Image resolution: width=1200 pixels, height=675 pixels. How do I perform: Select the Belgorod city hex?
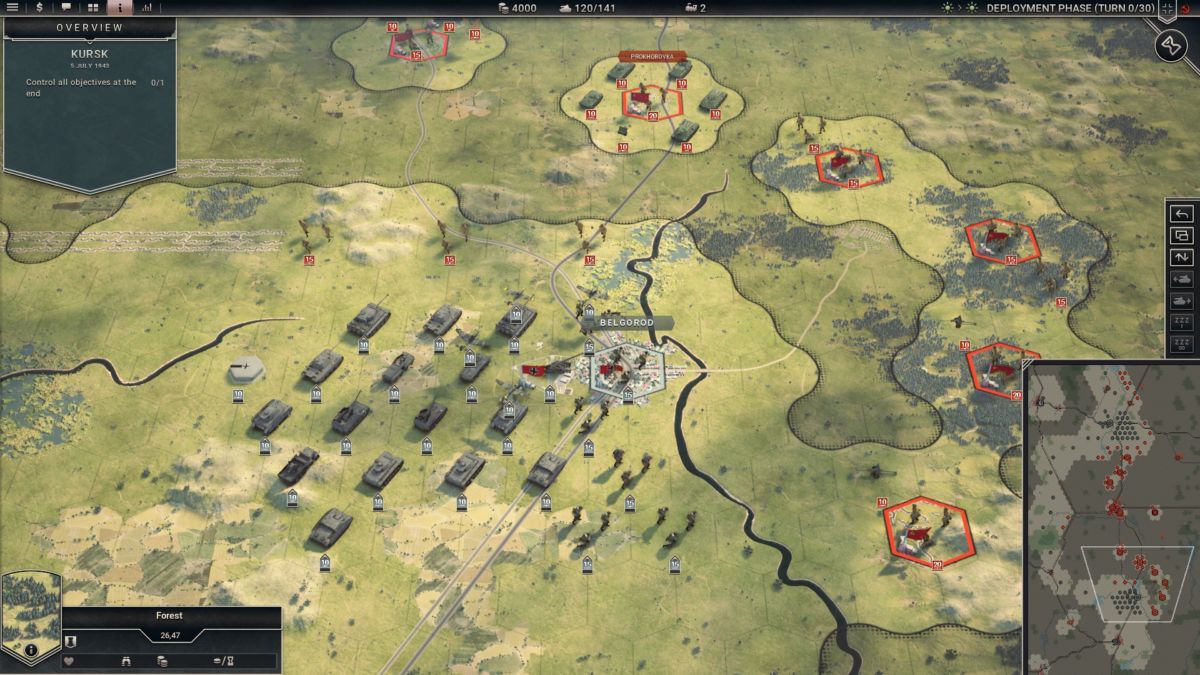[x=627, y=370]
